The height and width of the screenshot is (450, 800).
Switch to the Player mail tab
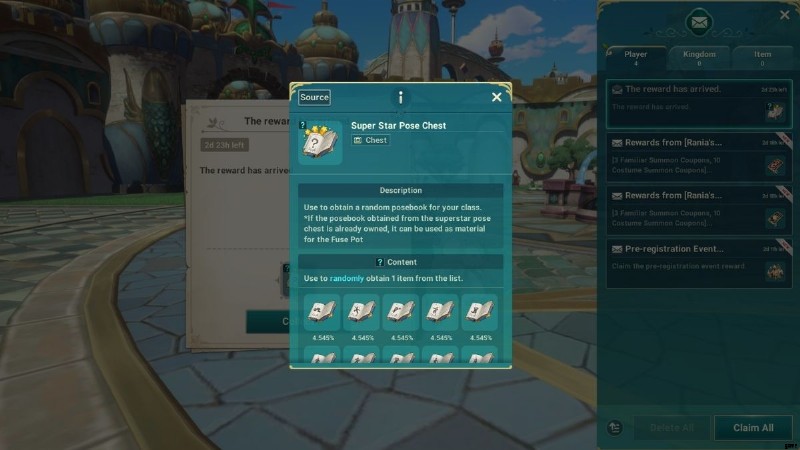(636, 58)
